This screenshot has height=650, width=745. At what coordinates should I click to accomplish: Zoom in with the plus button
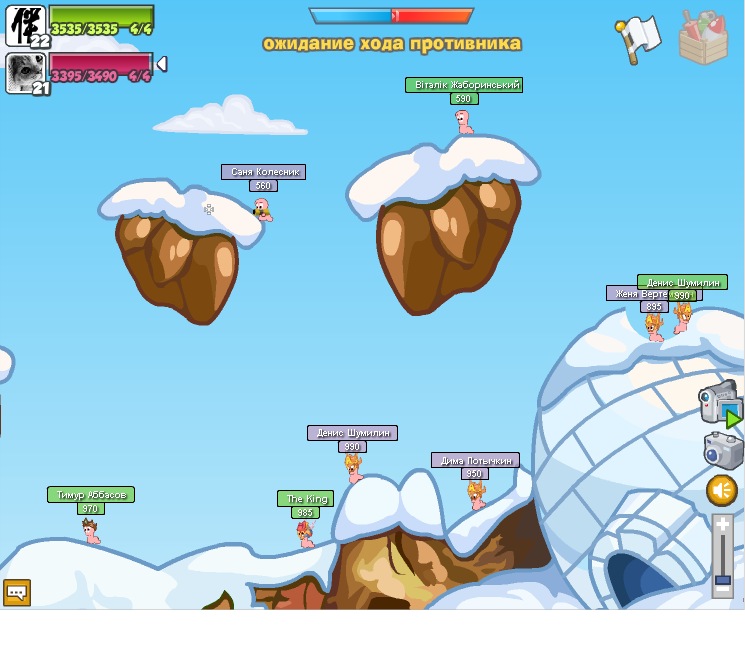[722, 524]
